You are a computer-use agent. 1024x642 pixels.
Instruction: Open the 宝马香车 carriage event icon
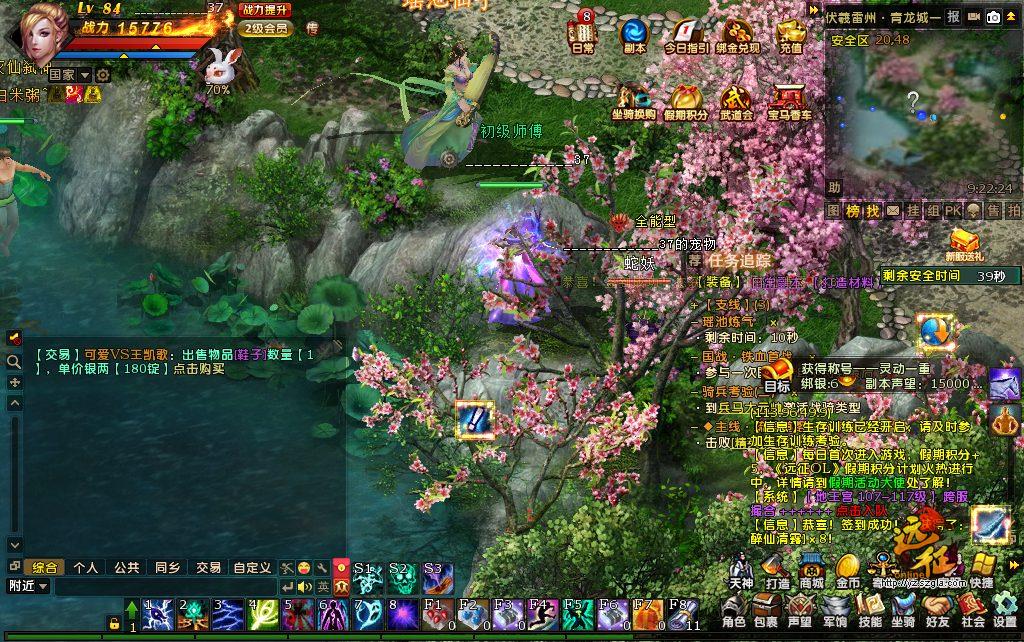point(789,99)
